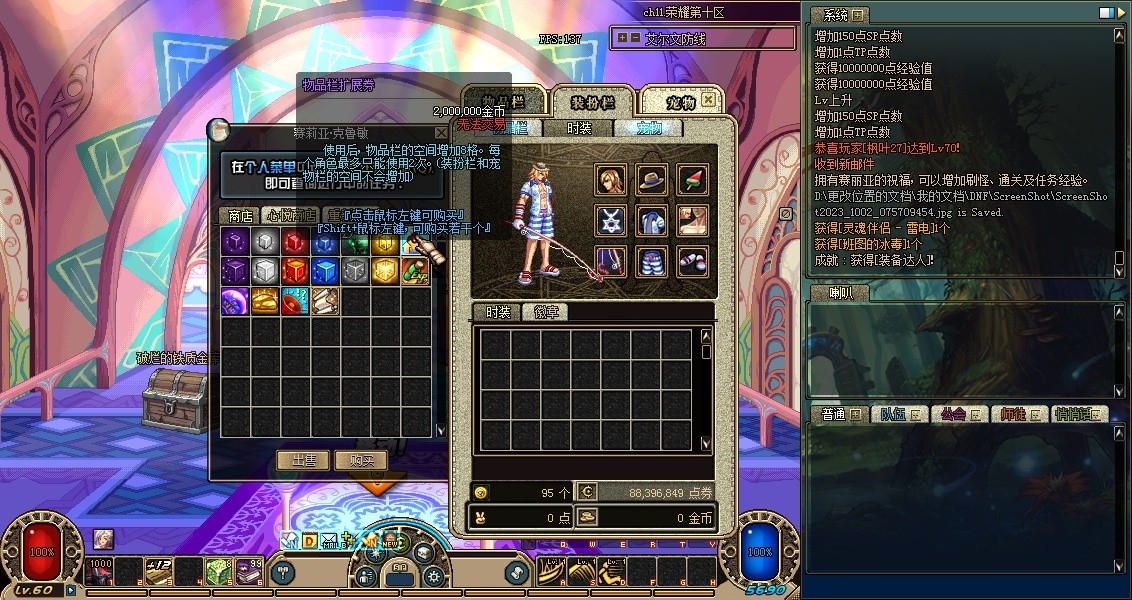Click the 出售 (Sell) button
This screenshot has width=1132, height=600.
pyautogui.click(x=303, y=460)
